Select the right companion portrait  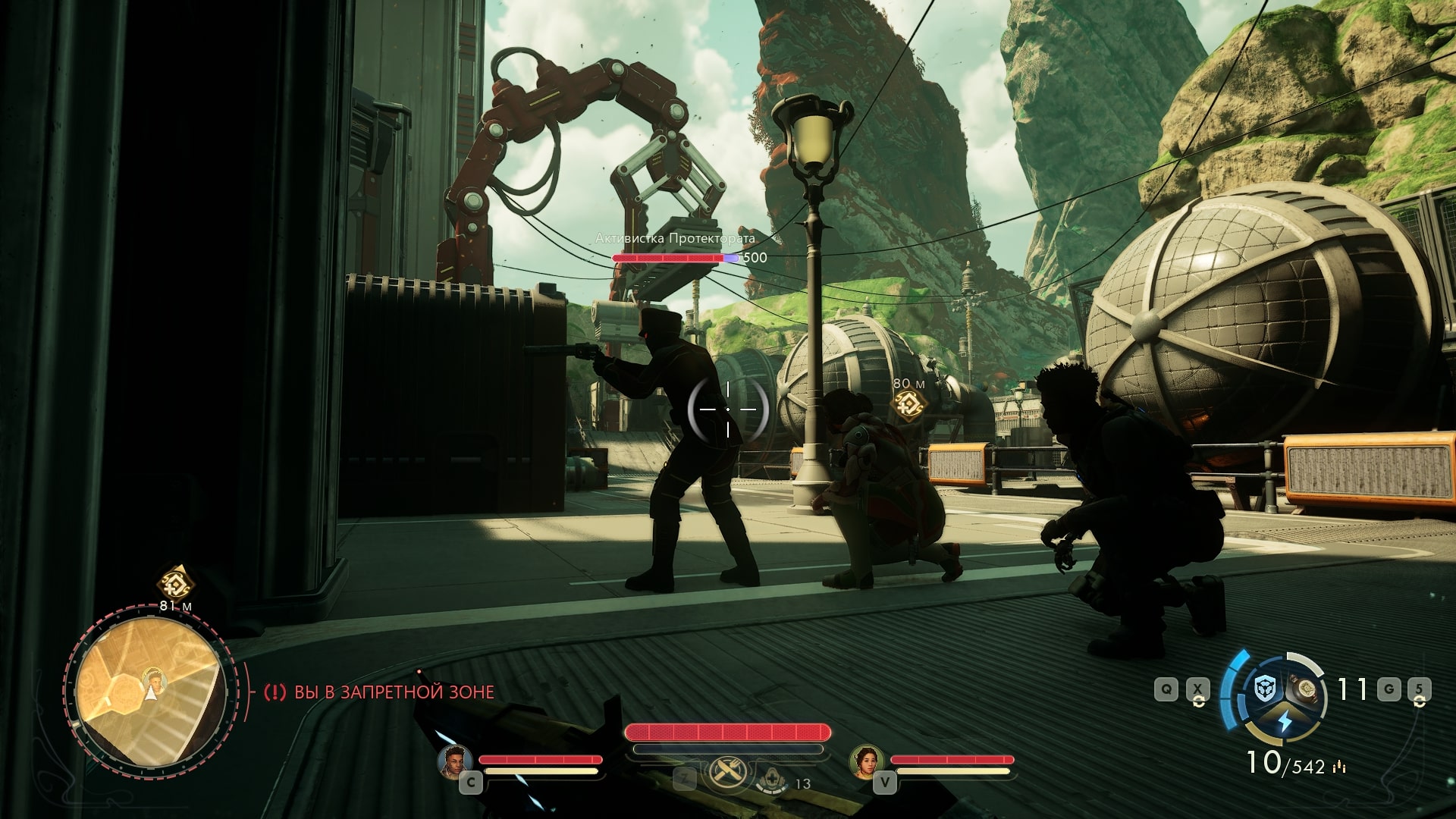[x=867, y=761]
